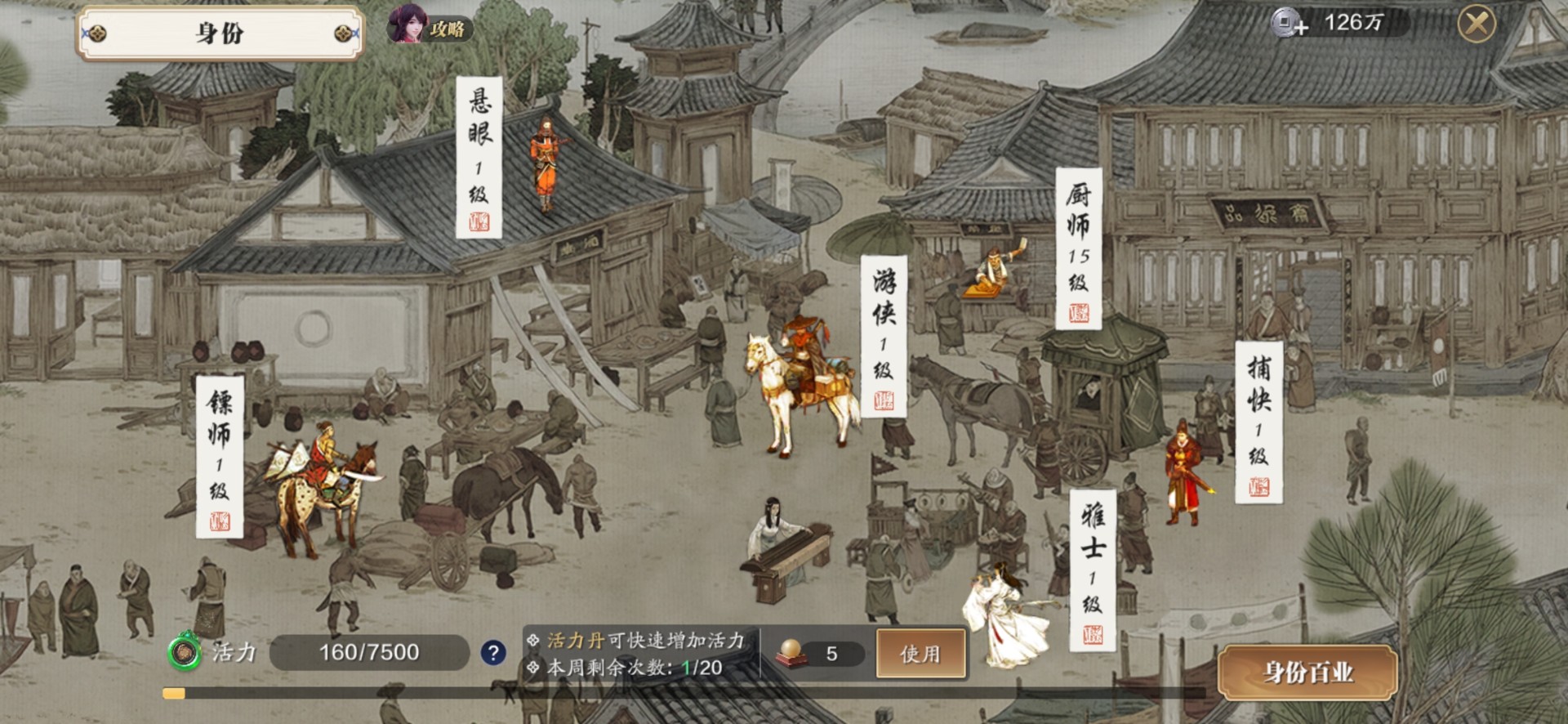This screenshot has width=1568, height=724.
Task: Select the 游侠 level 1 identity banner
Action: tap(883, 336)
